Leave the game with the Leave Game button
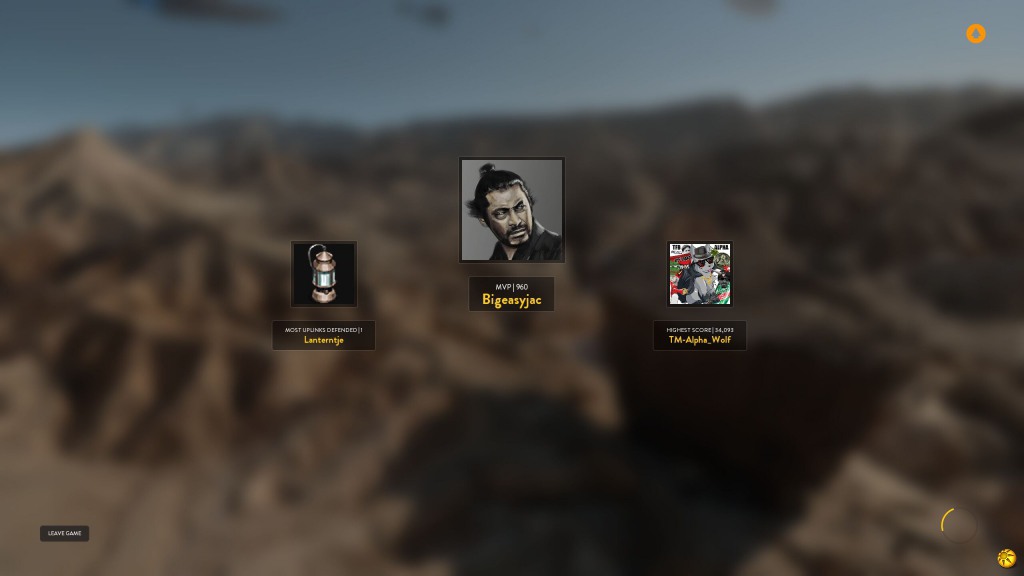Image resolution: width=1024 pixels, height=576 pixels. (65, 533)
